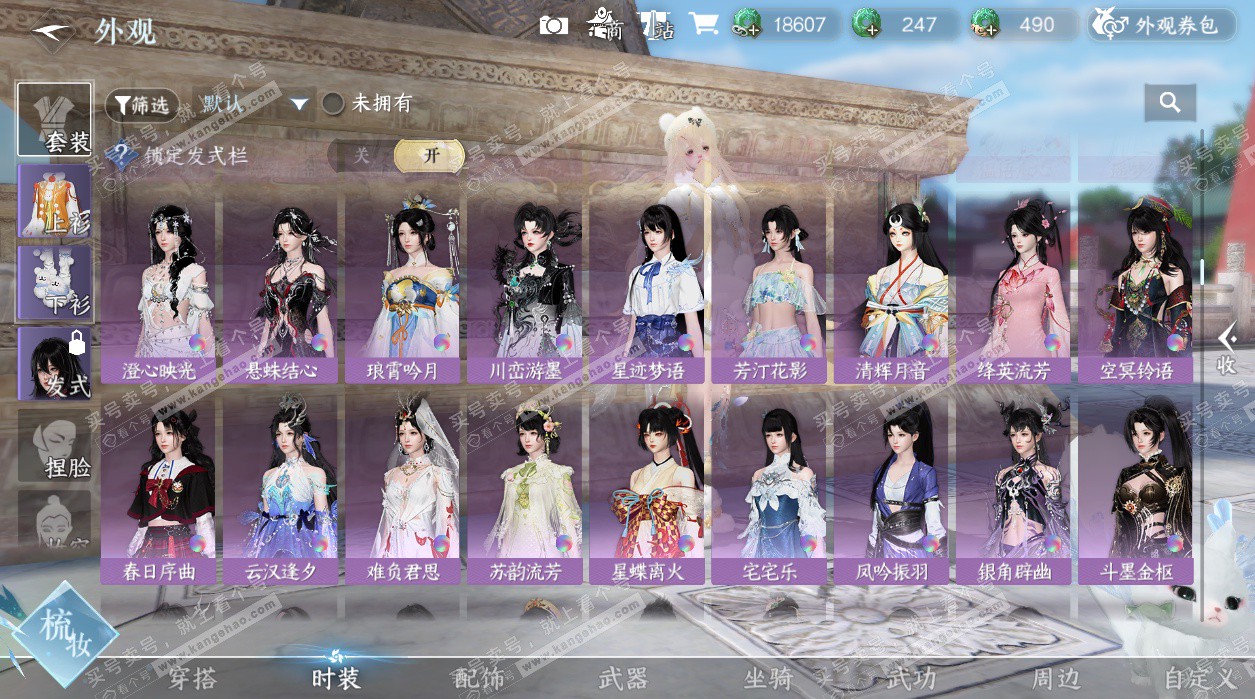Image resolution: width=1255 pixels, height=699 pixels.
Task: Switch hairstyle lock to 关
Action: click(x=362, y=156)
